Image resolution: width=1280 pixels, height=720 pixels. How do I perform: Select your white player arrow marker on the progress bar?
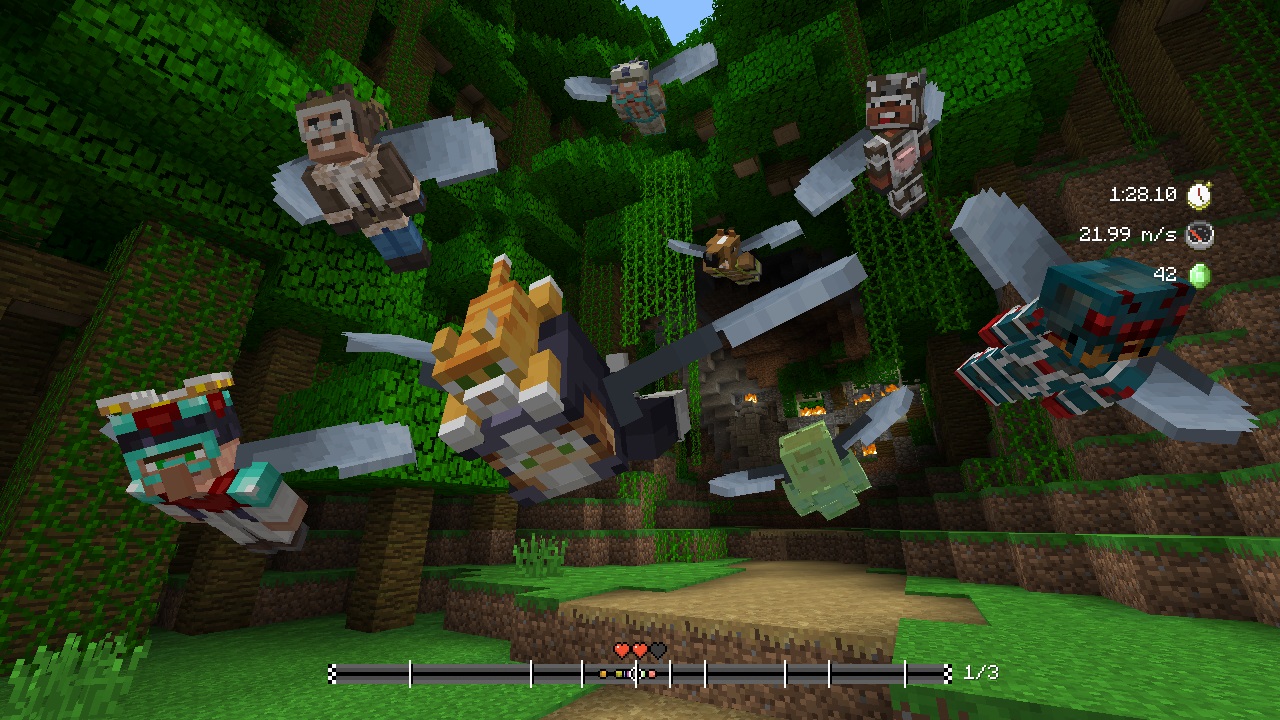[633, 673]
